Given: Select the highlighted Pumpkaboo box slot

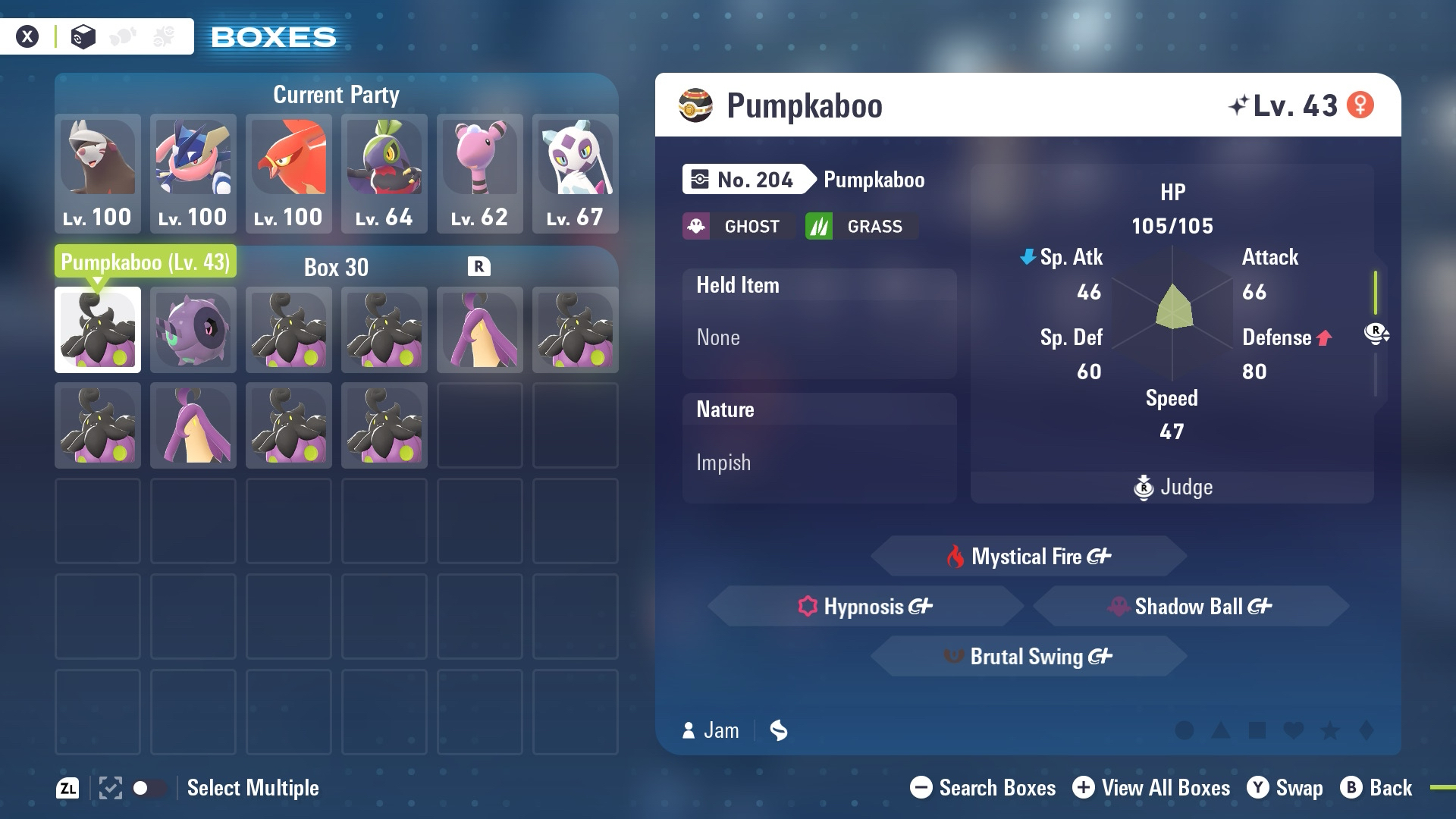Looking at the screenshot, I should (98, 330).
